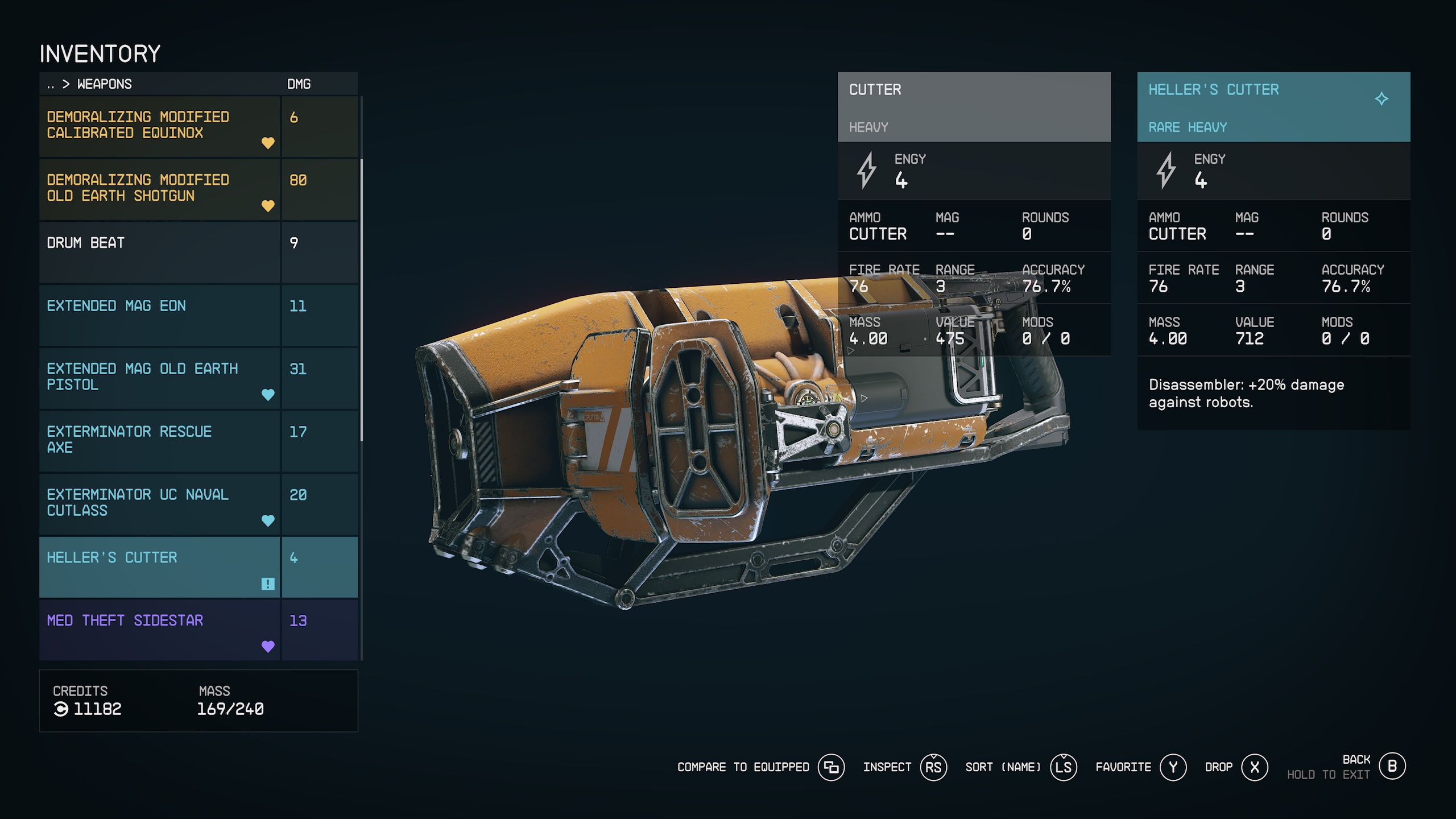Select Heller's Cutter in the weapons list

tap(159, 567)
